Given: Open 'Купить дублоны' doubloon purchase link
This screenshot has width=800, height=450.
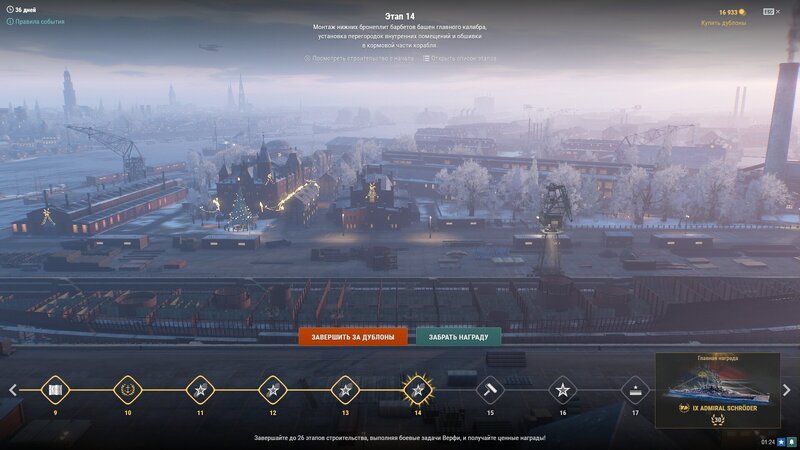Looking at the screenshot, I should tap(723, 22).
